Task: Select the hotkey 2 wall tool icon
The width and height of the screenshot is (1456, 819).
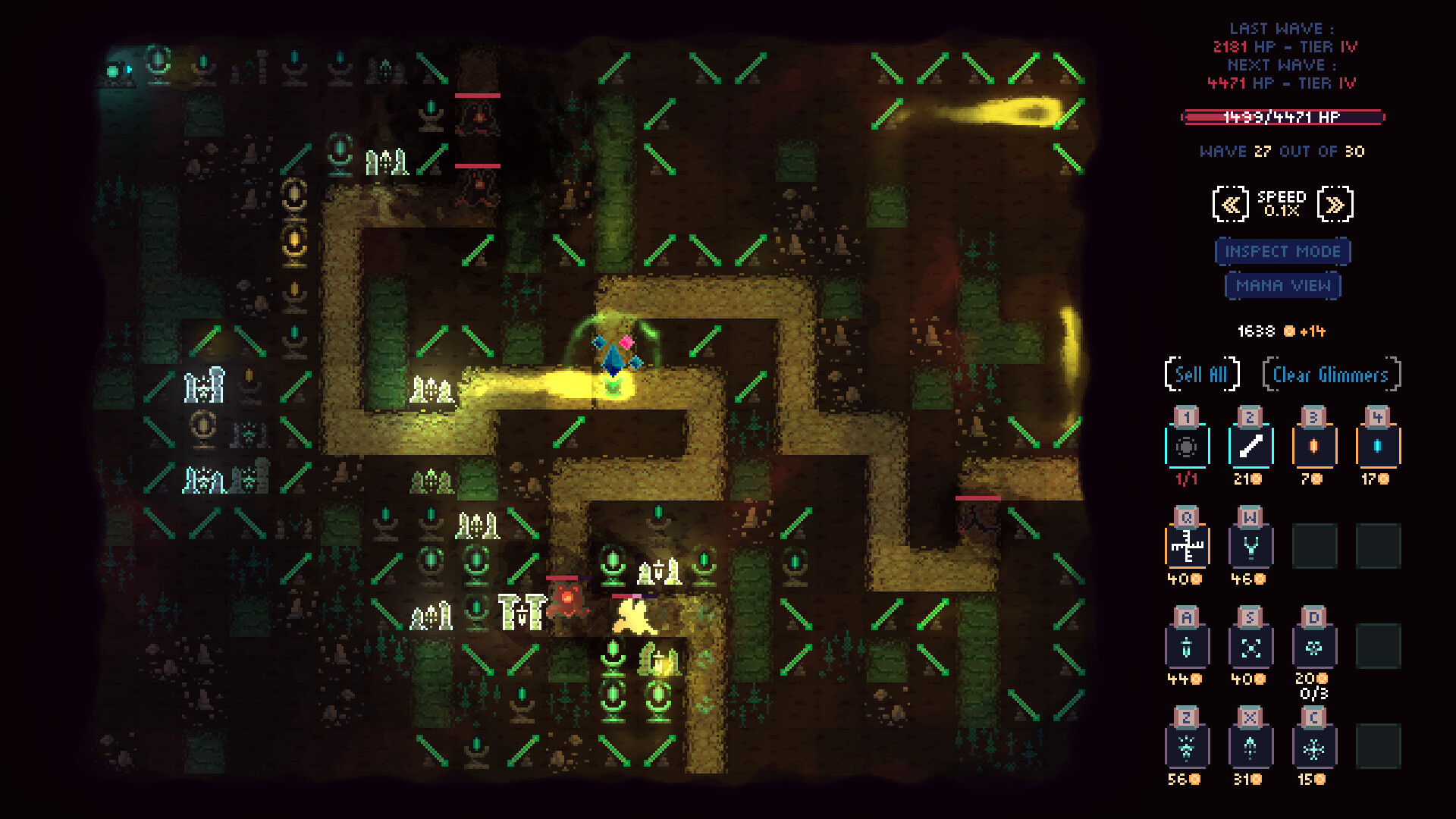Action: [x=1250, y=446]
